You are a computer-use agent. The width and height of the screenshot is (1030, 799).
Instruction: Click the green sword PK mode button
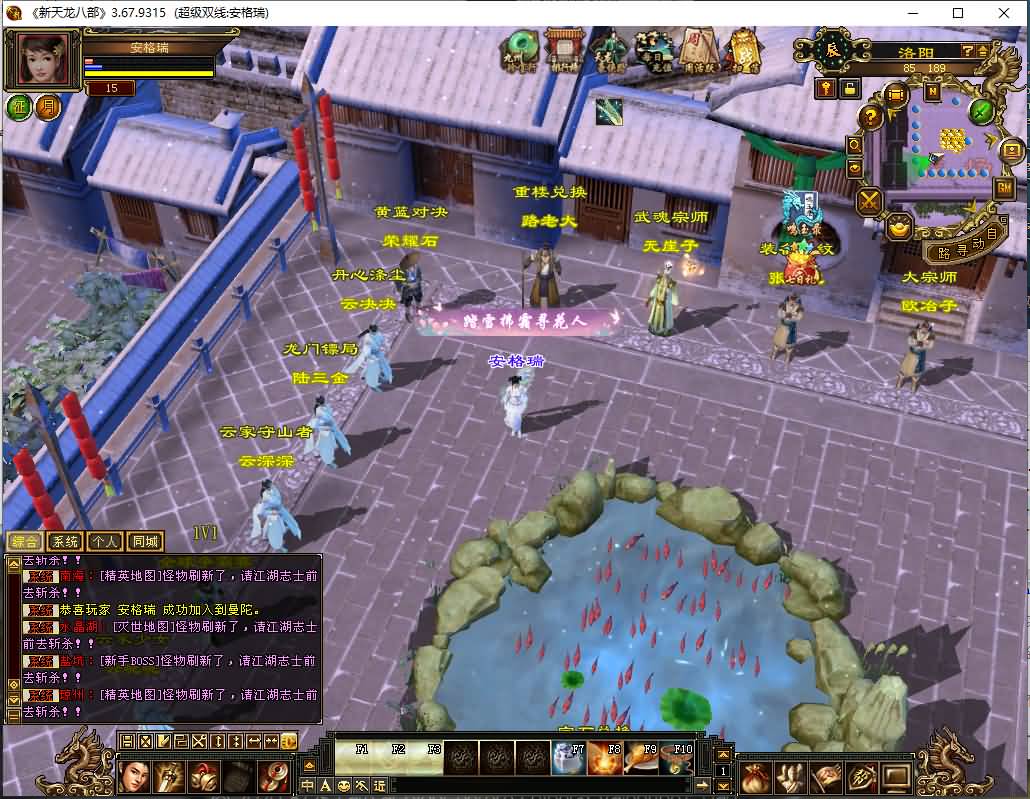(x=982, y=110)
